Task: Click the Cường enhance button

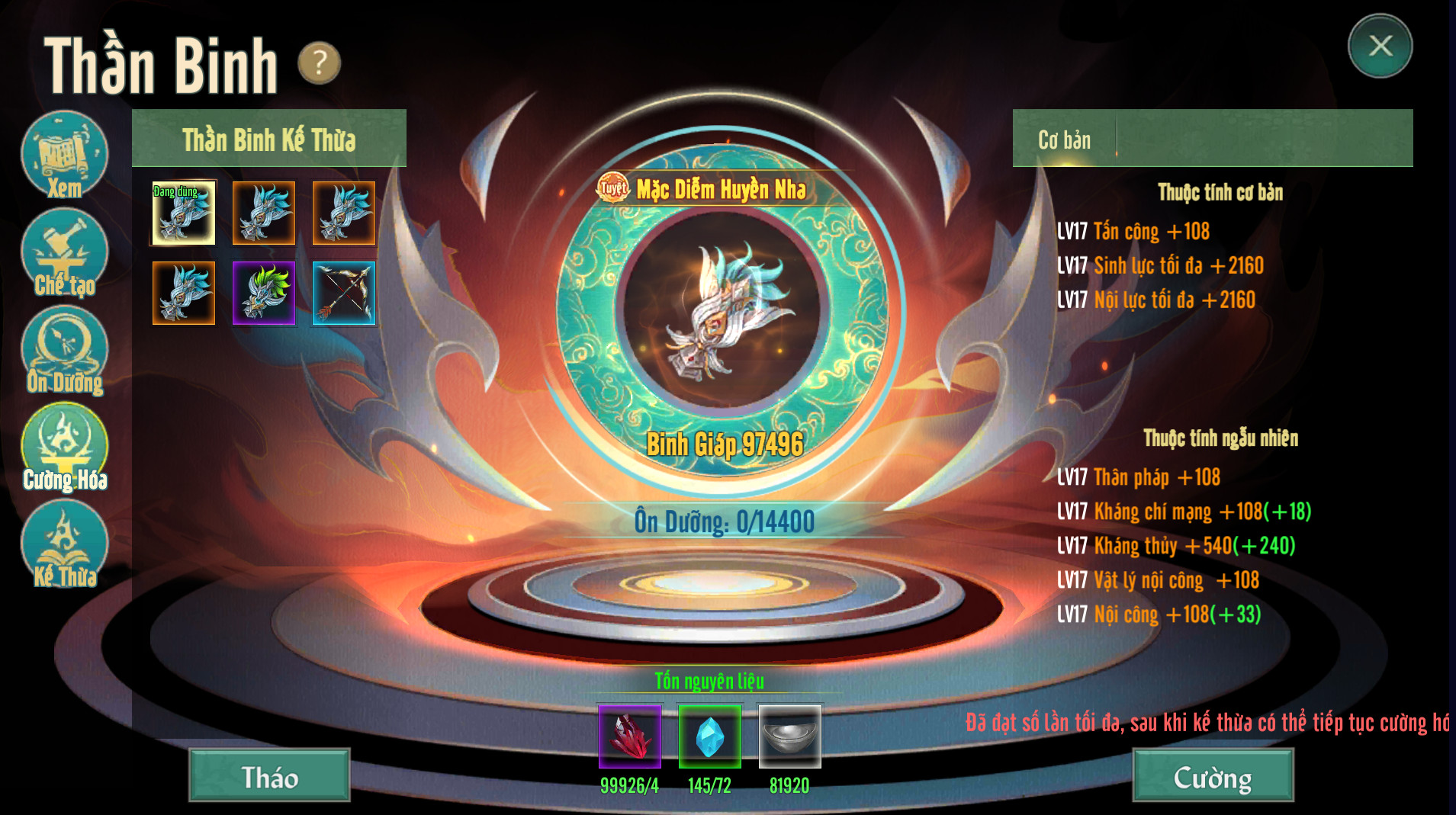Action: pyautogui.click(x=1212, y=776)
